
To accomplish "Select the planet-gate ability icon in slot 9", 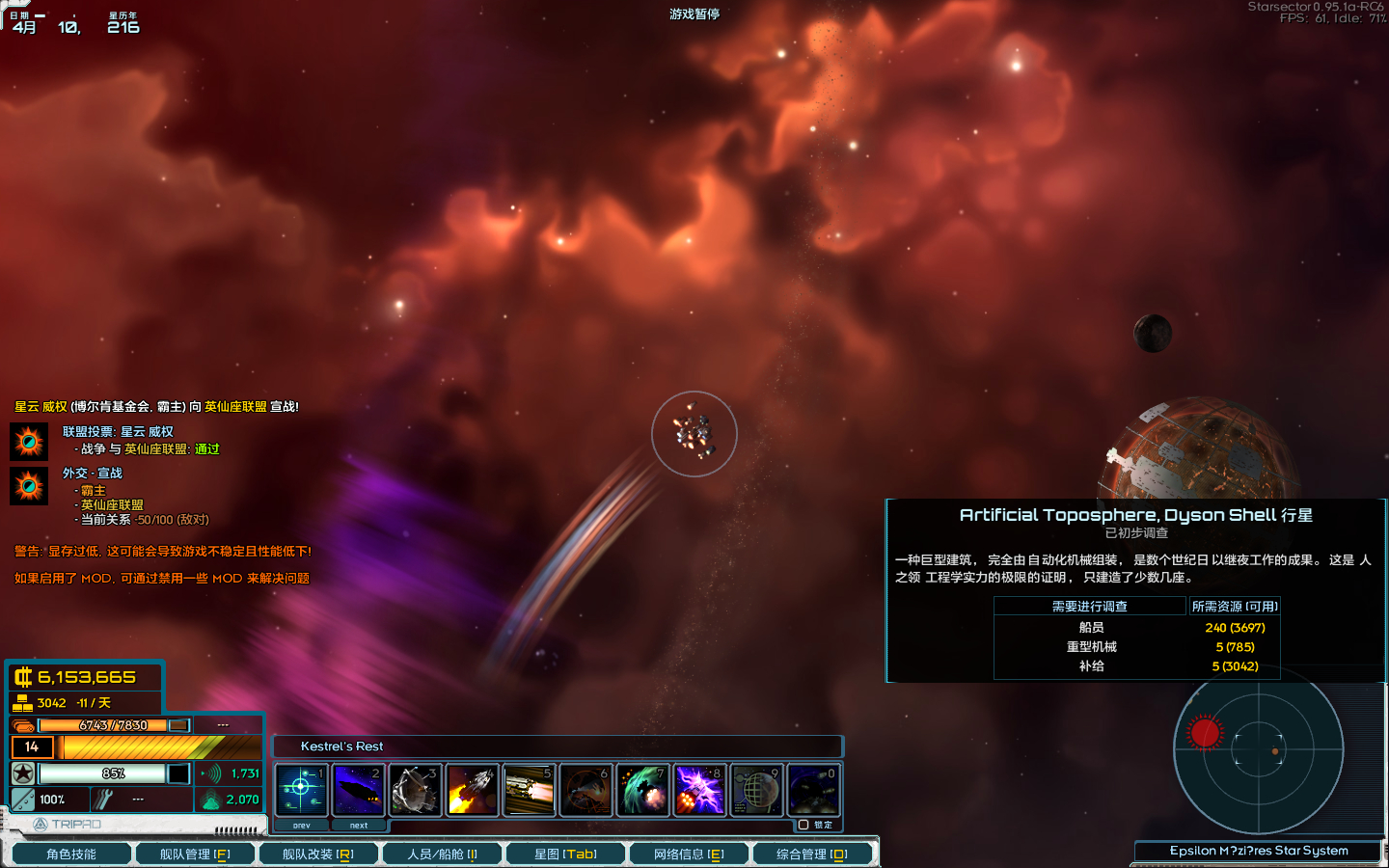I will pos(756,790).
